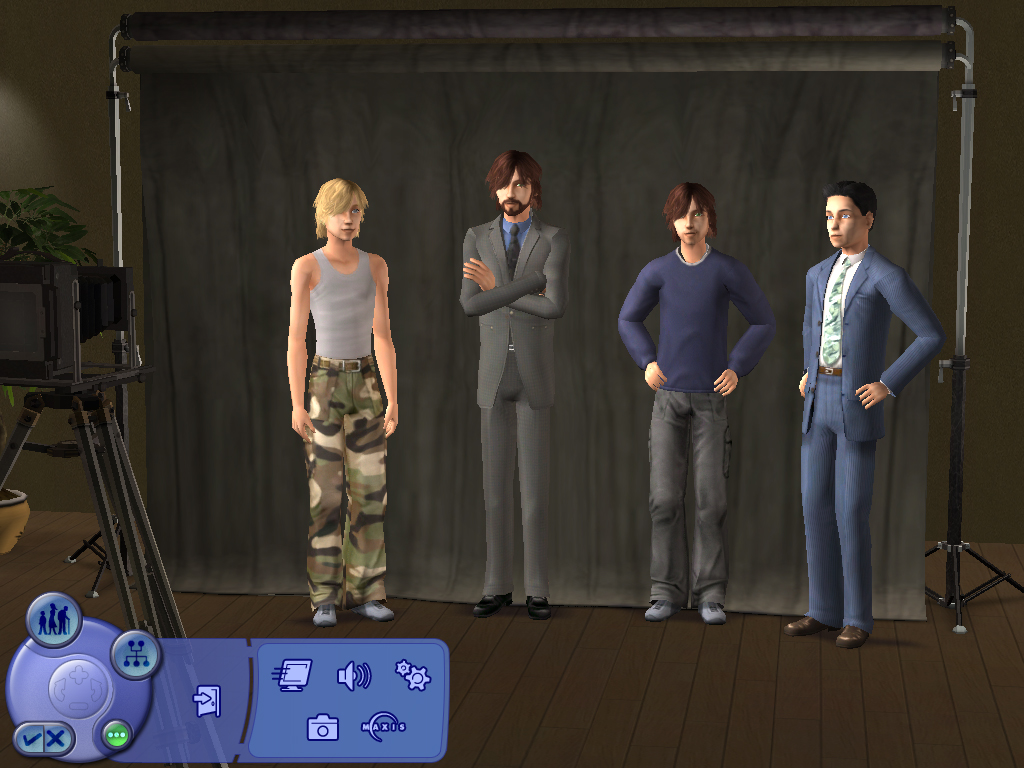Open the camera options
This screenshot has height=768, width=1024.
[322, 727]
